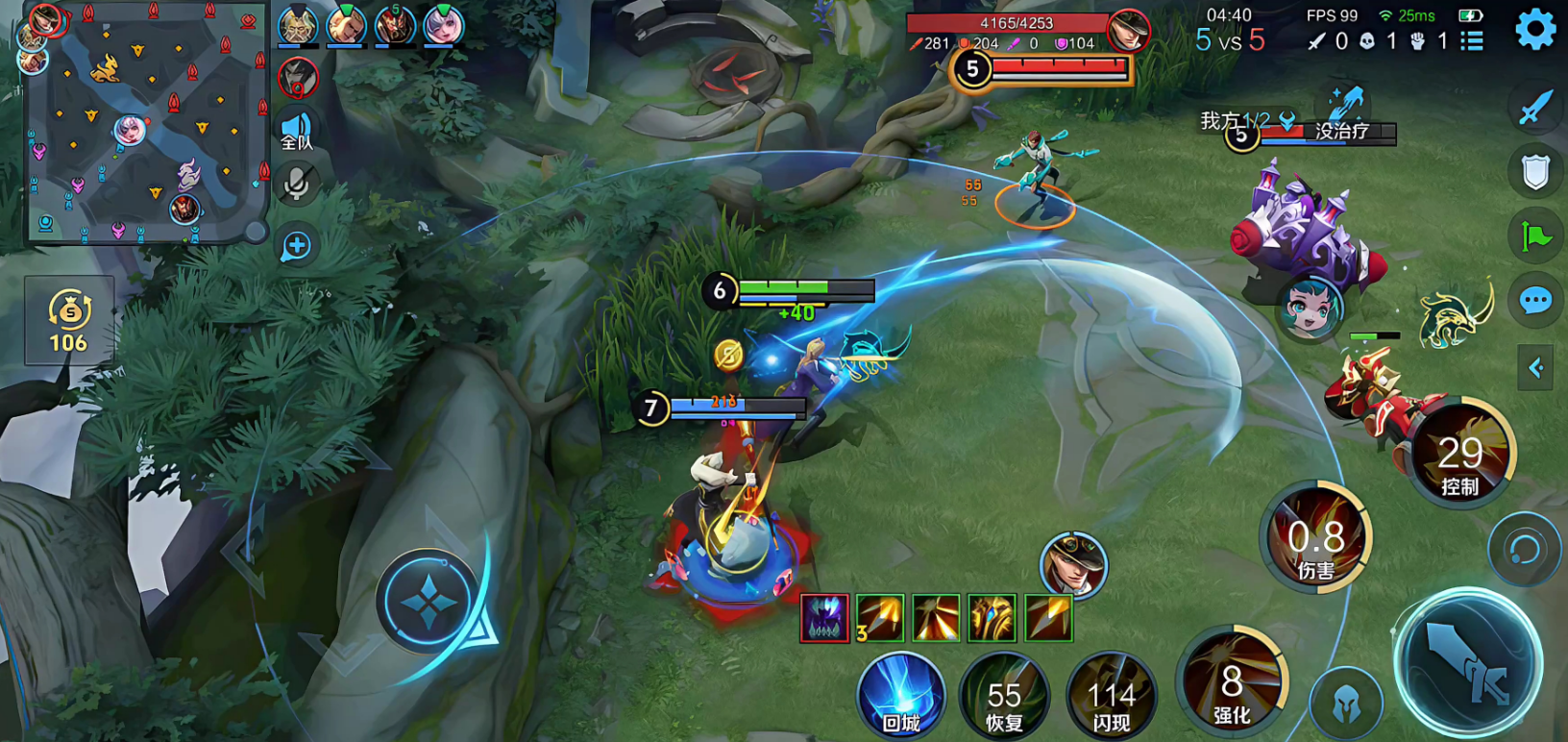1568x742 pixels.
Task: Cast the 闪现 flash spell
Action: point(1111,696)
